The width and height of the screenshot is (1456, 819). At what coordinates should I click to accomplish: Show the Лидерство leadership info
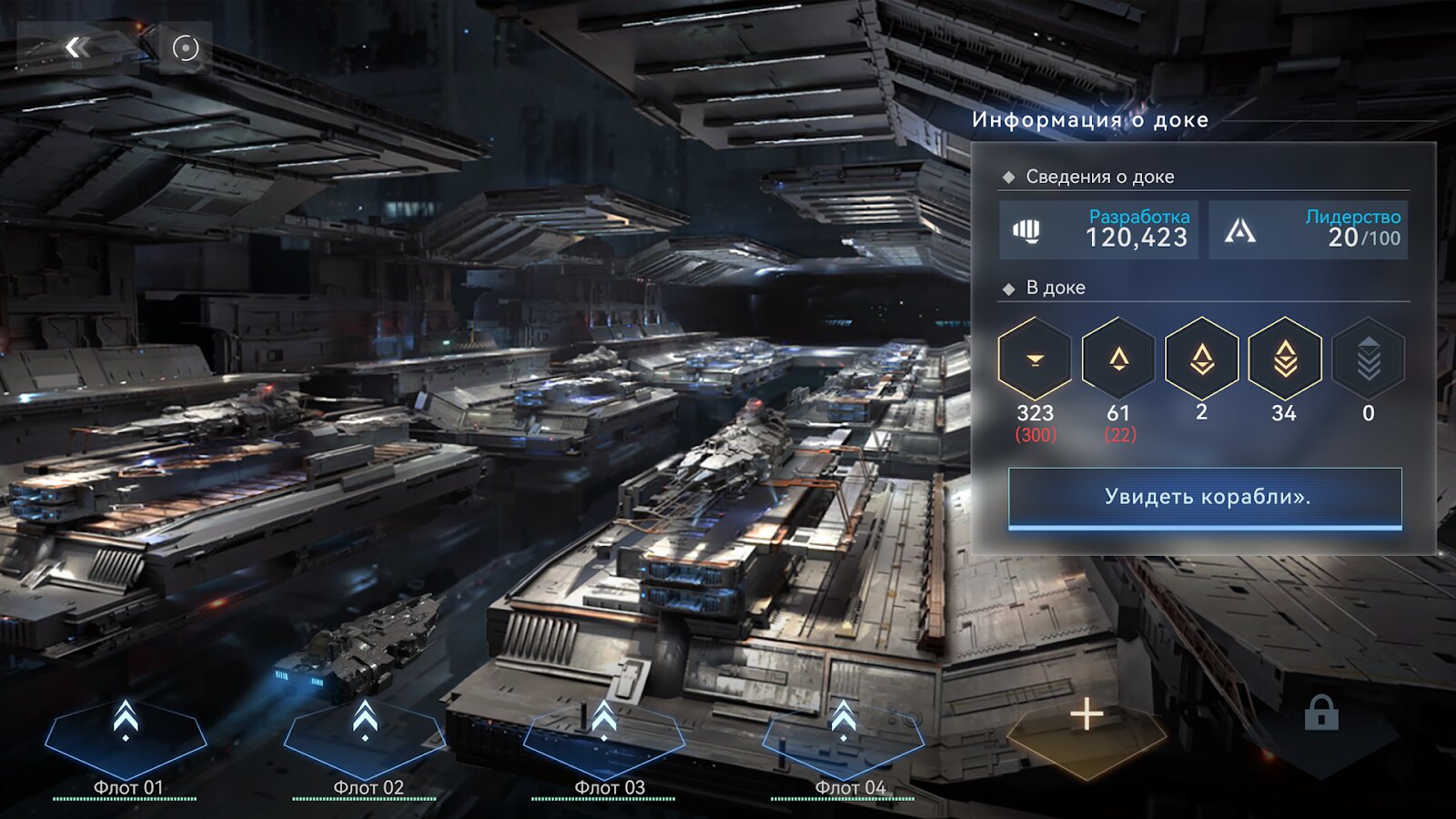[x=1308, y=230]
